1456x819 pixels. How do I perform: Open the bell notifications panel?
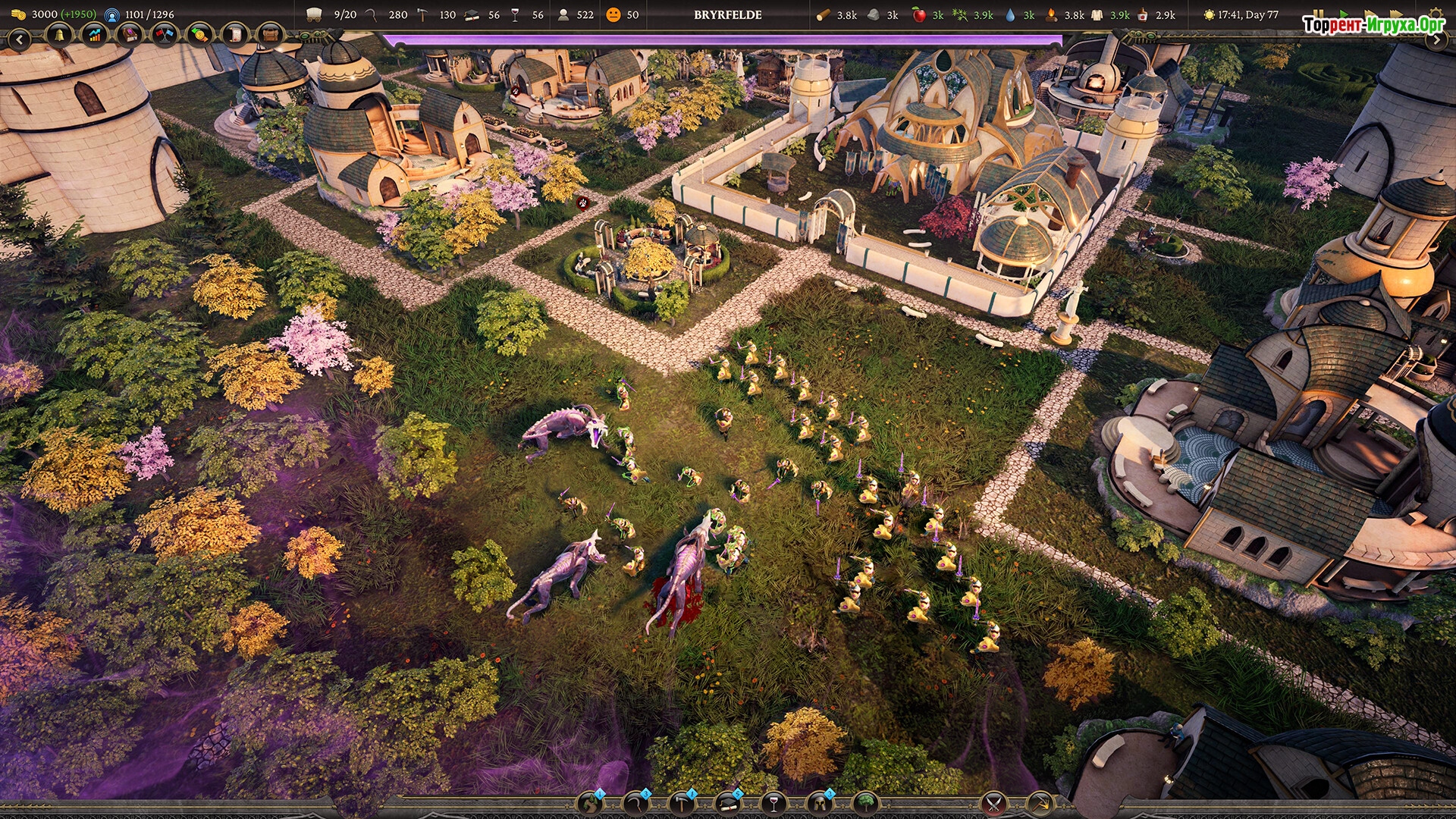(58, 36)
